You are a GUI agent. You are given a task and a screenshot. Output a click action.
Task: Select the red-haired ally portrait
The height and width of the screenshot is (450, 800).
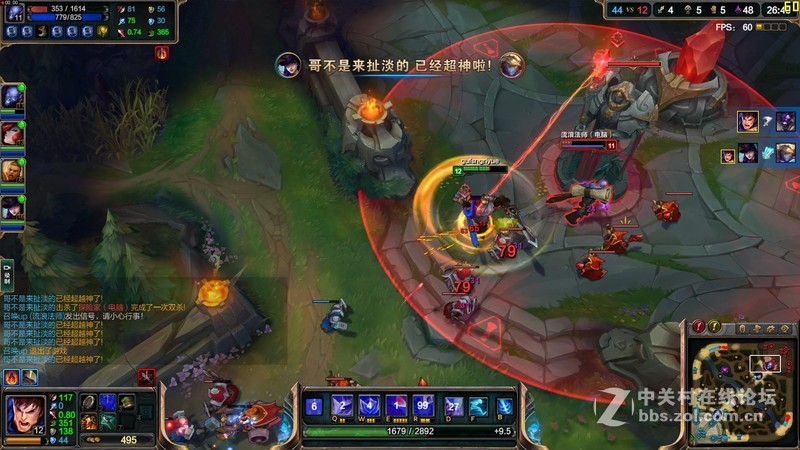click(11, 132)
